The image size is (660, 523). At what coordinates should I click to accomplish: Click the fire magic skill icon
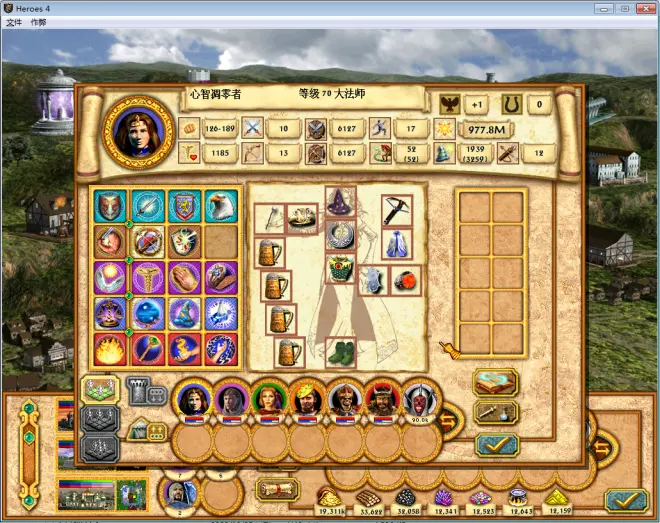coord(109,349)
